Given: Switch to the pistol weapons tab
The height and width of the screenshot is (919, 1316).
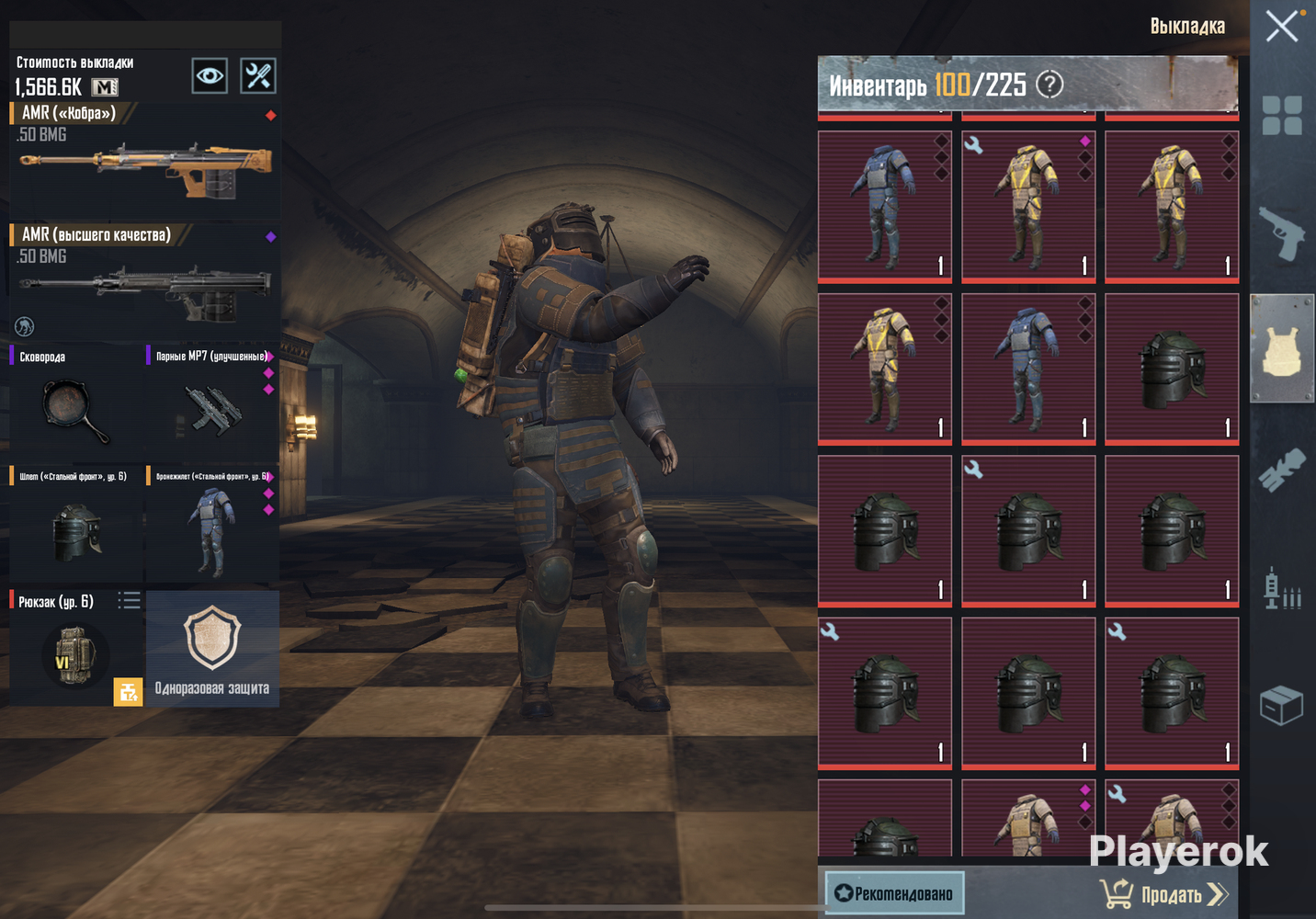Looking at the screenshot, I should [1282, 233].
